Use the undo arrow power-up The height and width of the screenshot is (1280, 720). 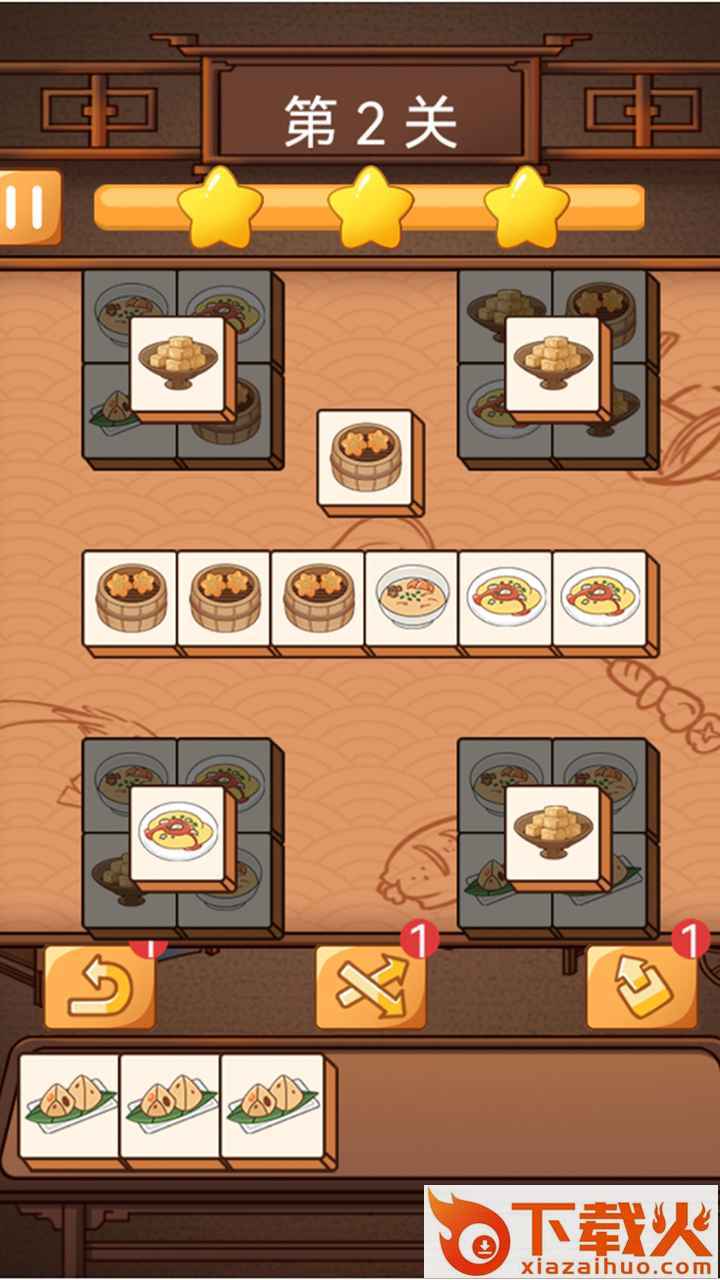99,985
